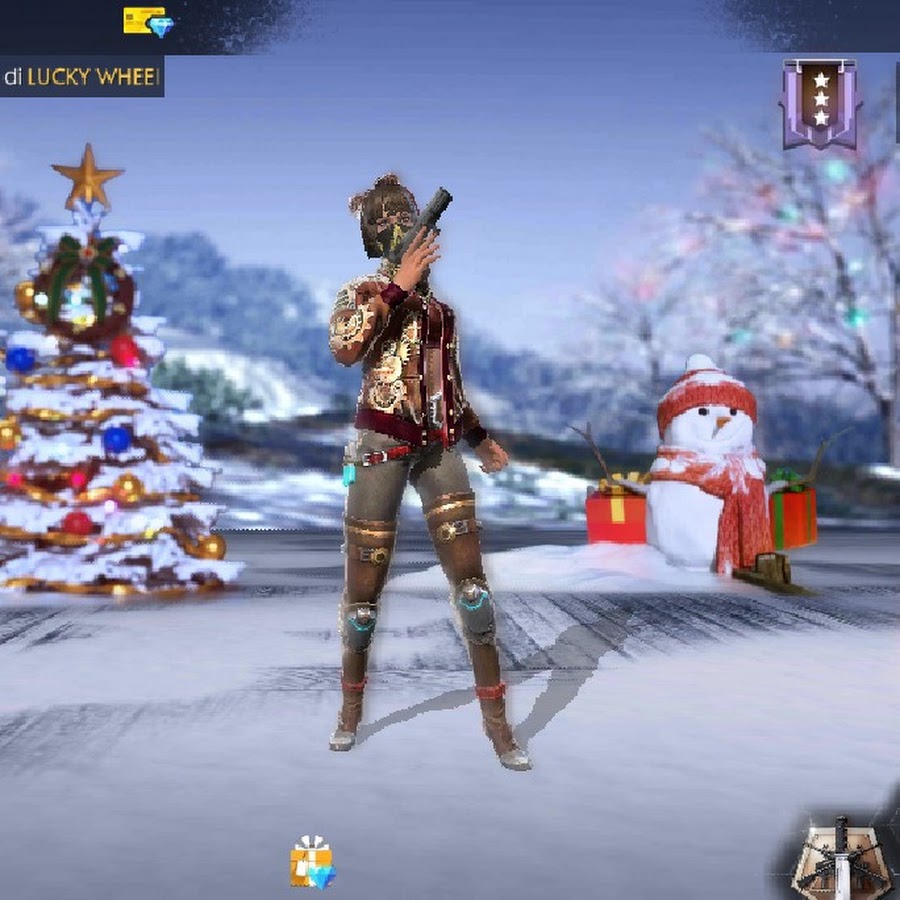Open the knife and guns armory icon
900x900 pixels.
(842, 858)
